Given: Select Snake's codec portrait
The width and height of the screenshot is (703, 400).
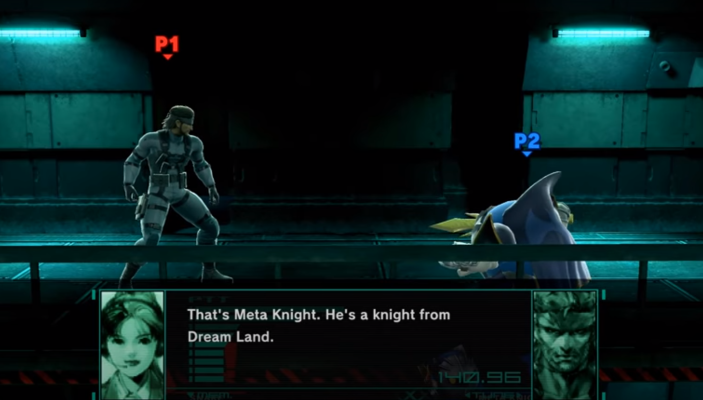Looking at the screenshot, I should pos(564,344).
